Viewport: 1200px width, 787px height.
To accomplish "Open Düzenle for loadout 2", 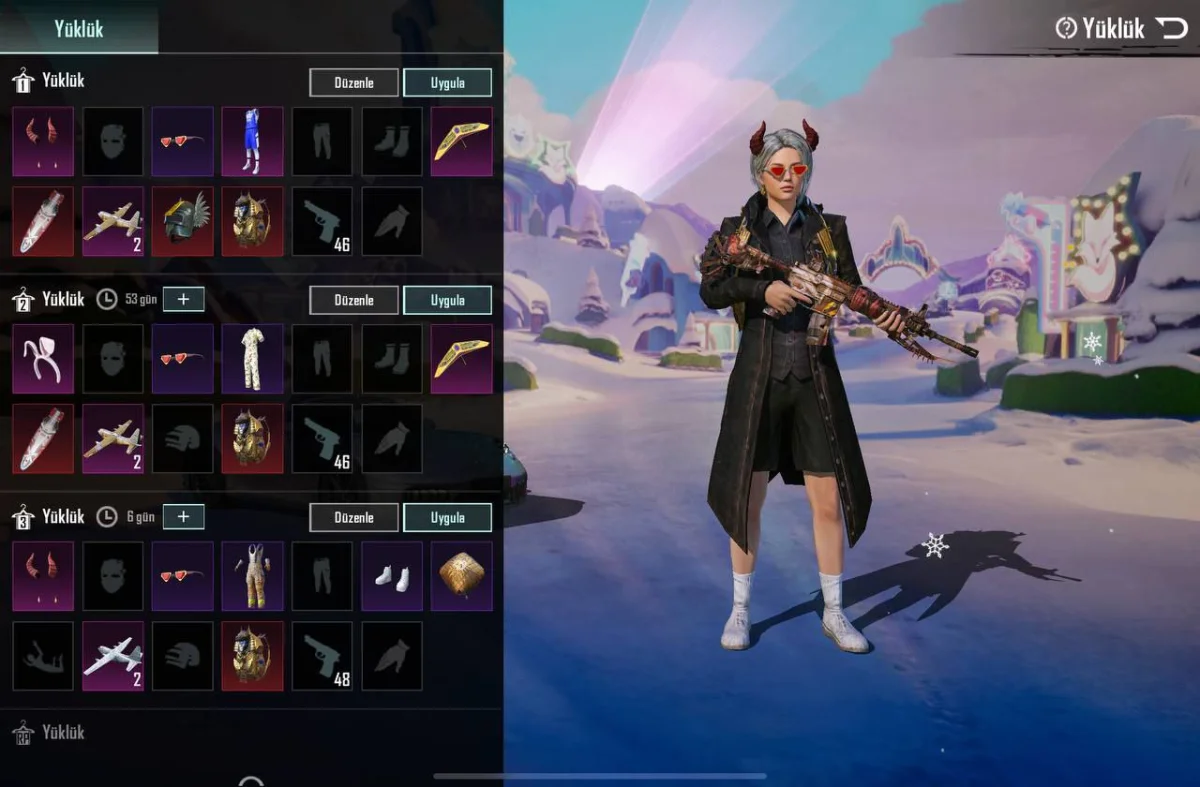I will 354,300.
